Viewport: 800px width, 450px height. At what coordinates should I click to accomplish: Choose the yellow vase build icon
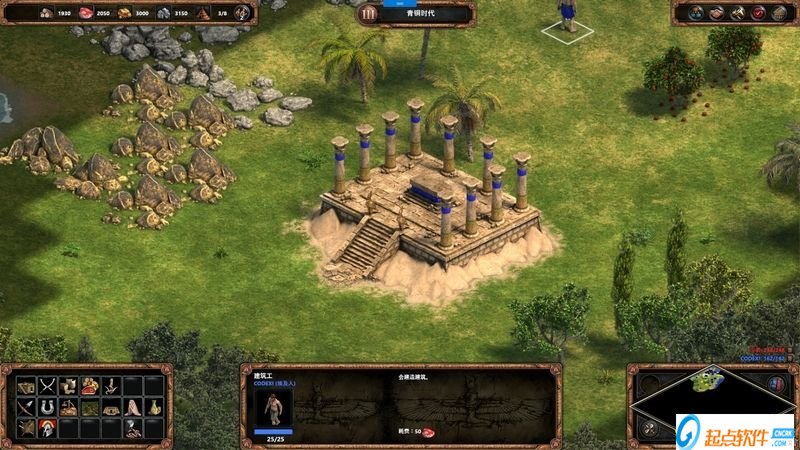(x=155, y=407)
